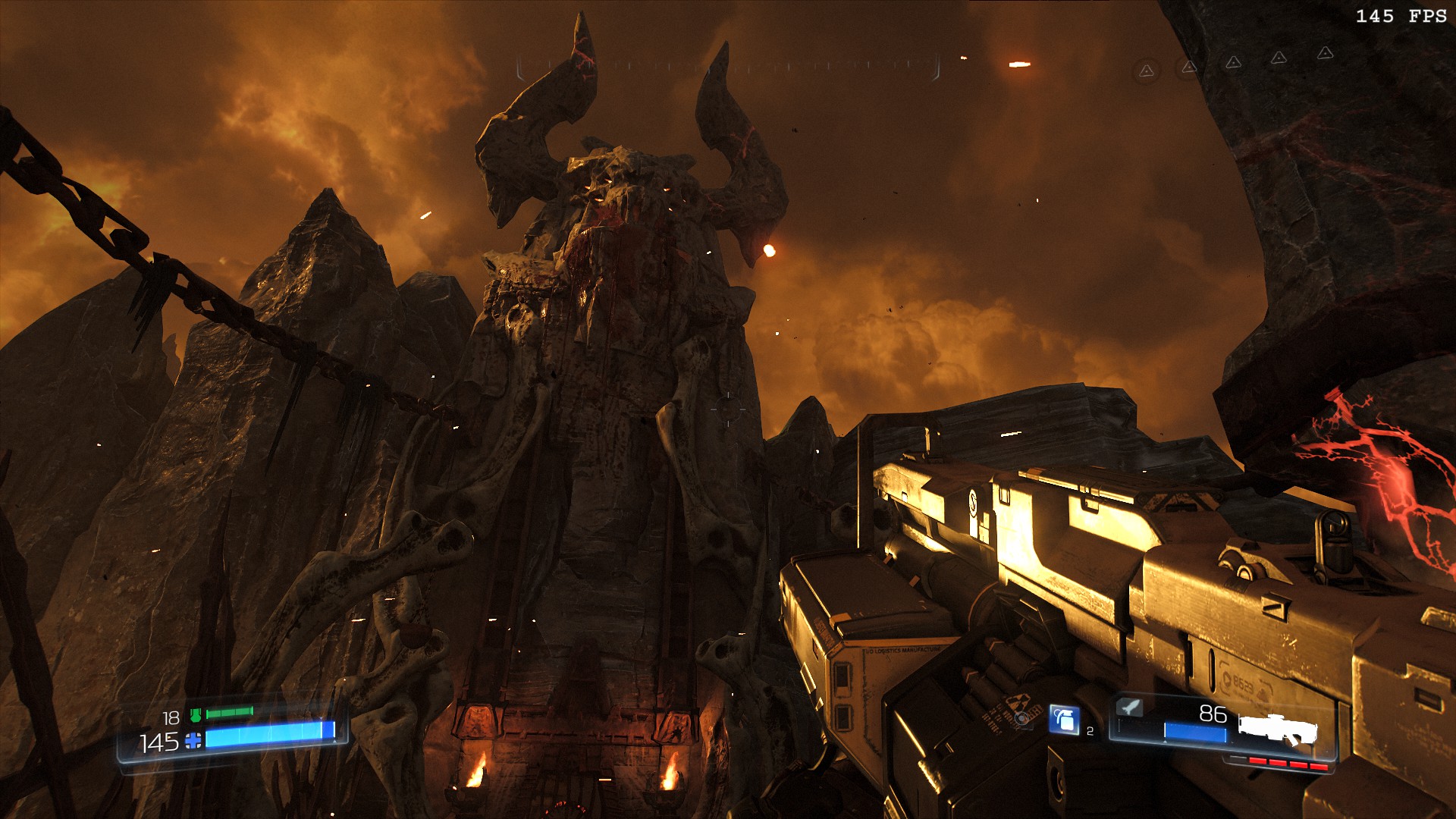The height and width of the screenshot is (819, 1456).
Task: Click the first red rocket ammo segment
Action: pyautogui.click(x=1258, y=761)
